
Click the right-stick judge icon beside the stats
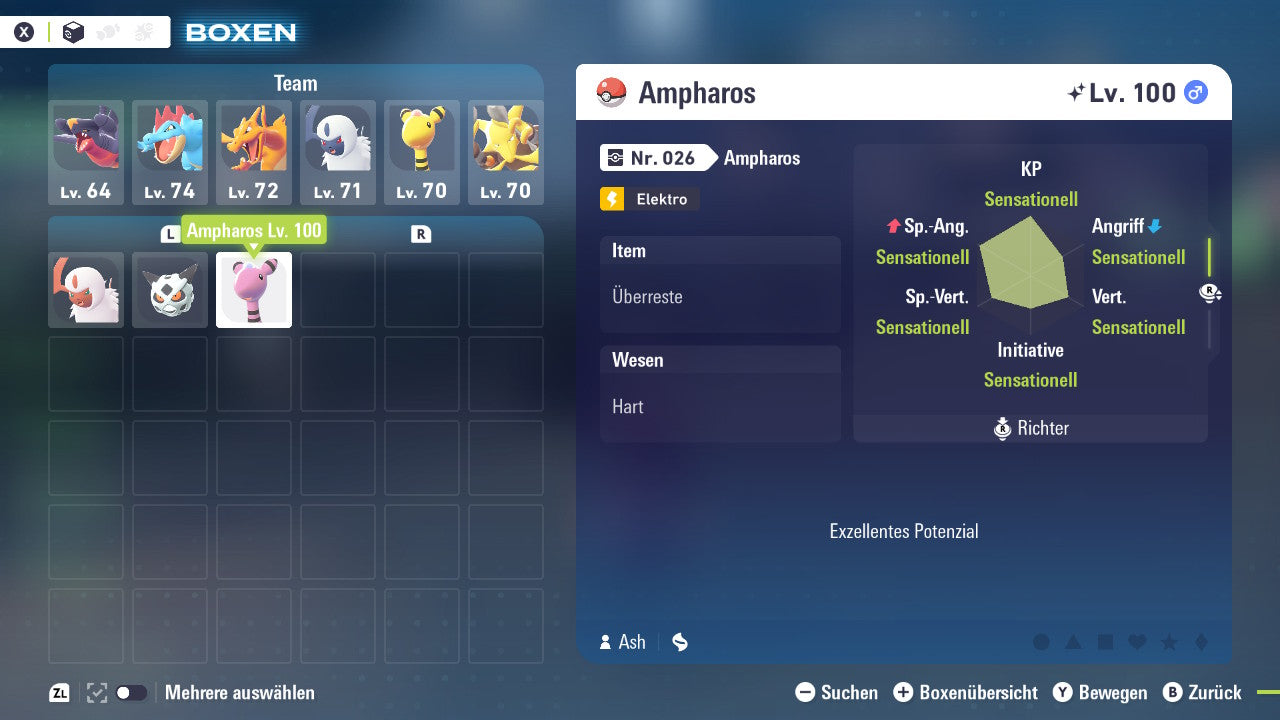[1210, 293]
